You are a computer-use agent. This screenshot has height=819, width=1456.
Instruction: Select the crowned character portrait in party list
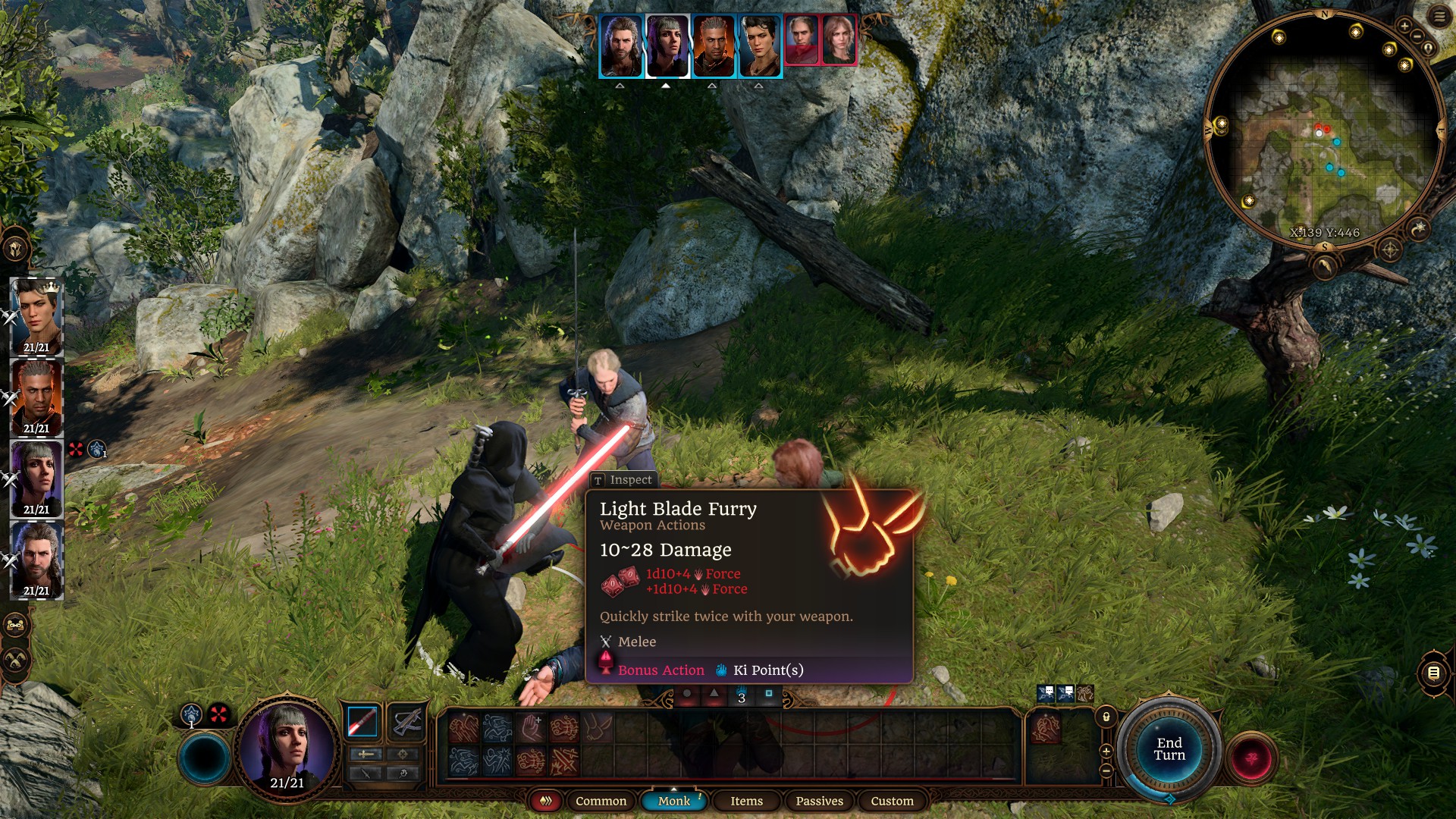pos(36,317)
